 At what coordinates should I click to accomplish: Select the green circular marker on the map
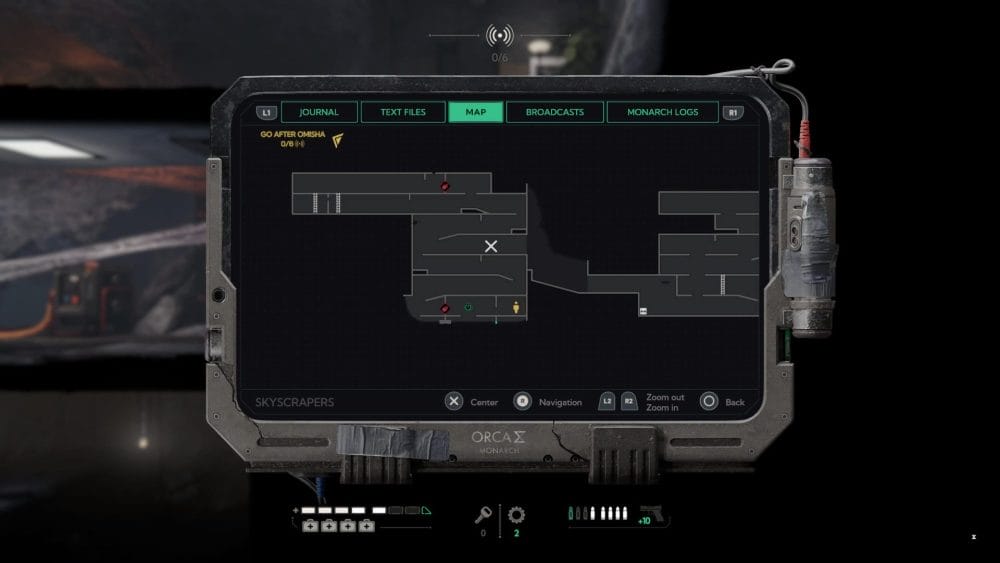468,307
